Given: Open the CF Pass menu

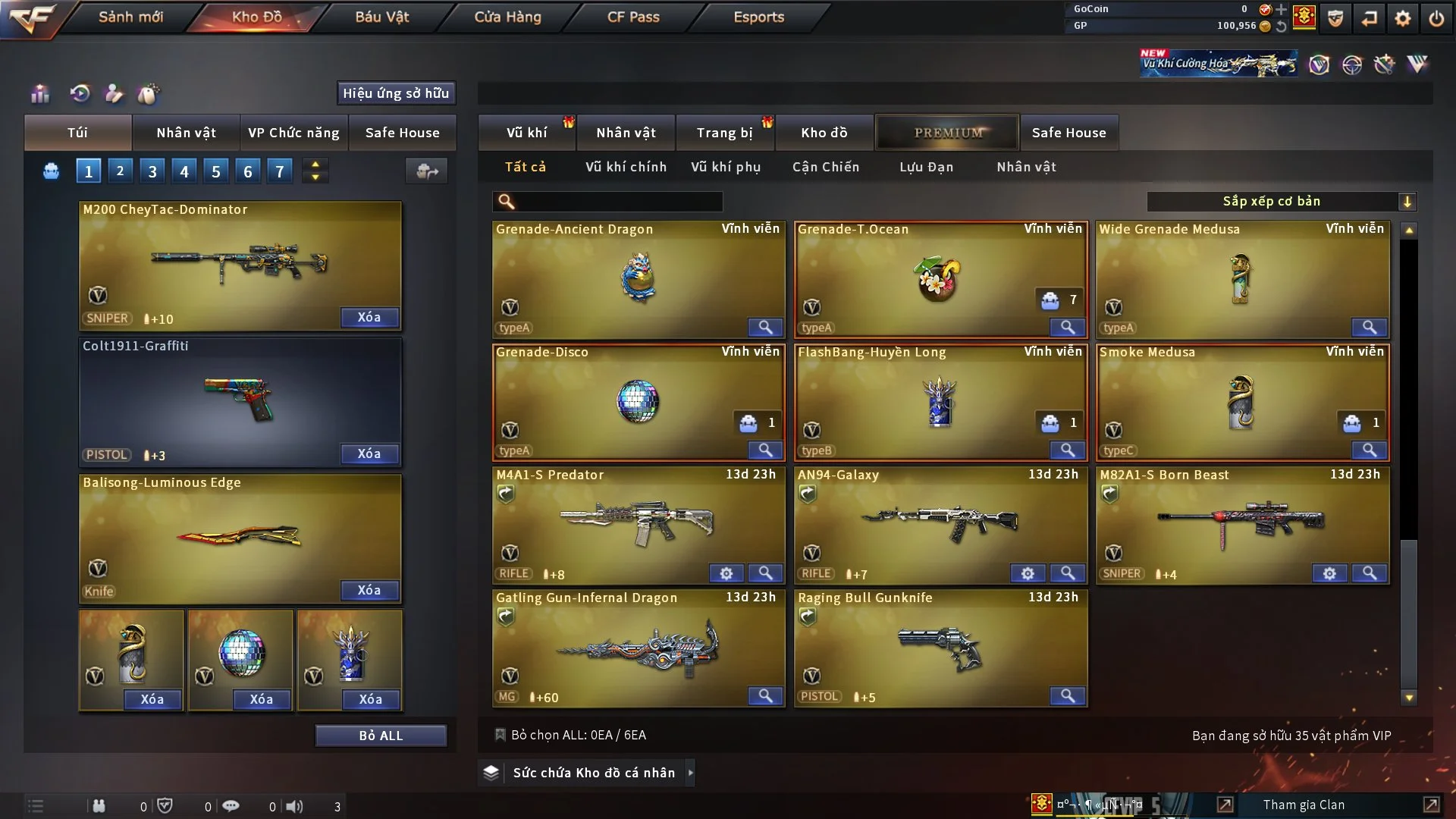Looking at the screenshot, I should coord(633,17).
